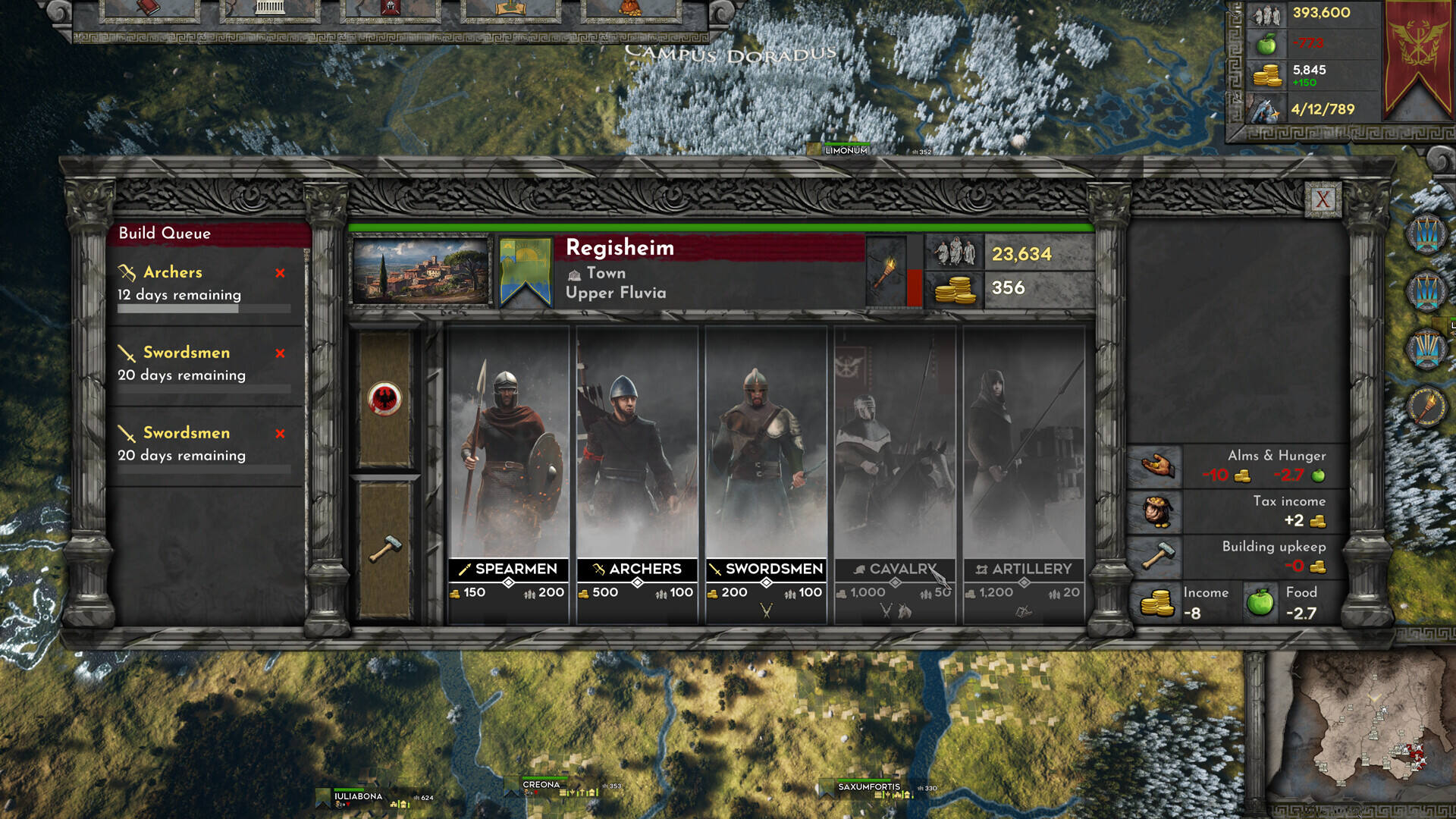Click the minimap
The image size is (1456, 819).
point(1365,728)
